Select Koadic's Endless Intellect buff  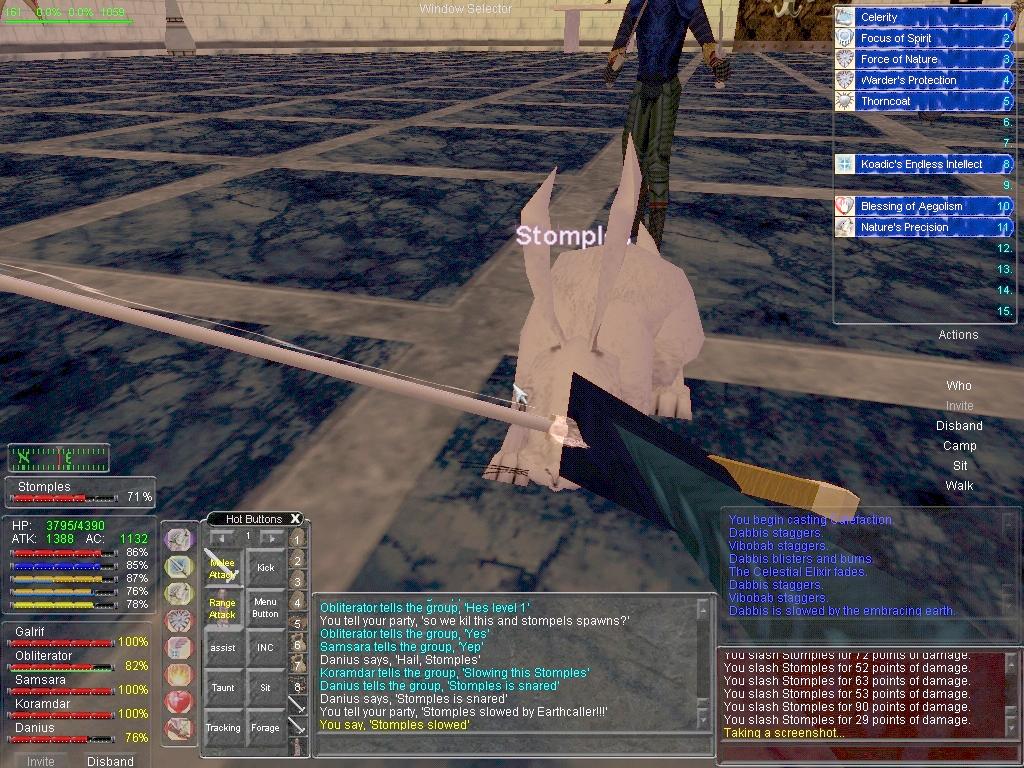920,164
